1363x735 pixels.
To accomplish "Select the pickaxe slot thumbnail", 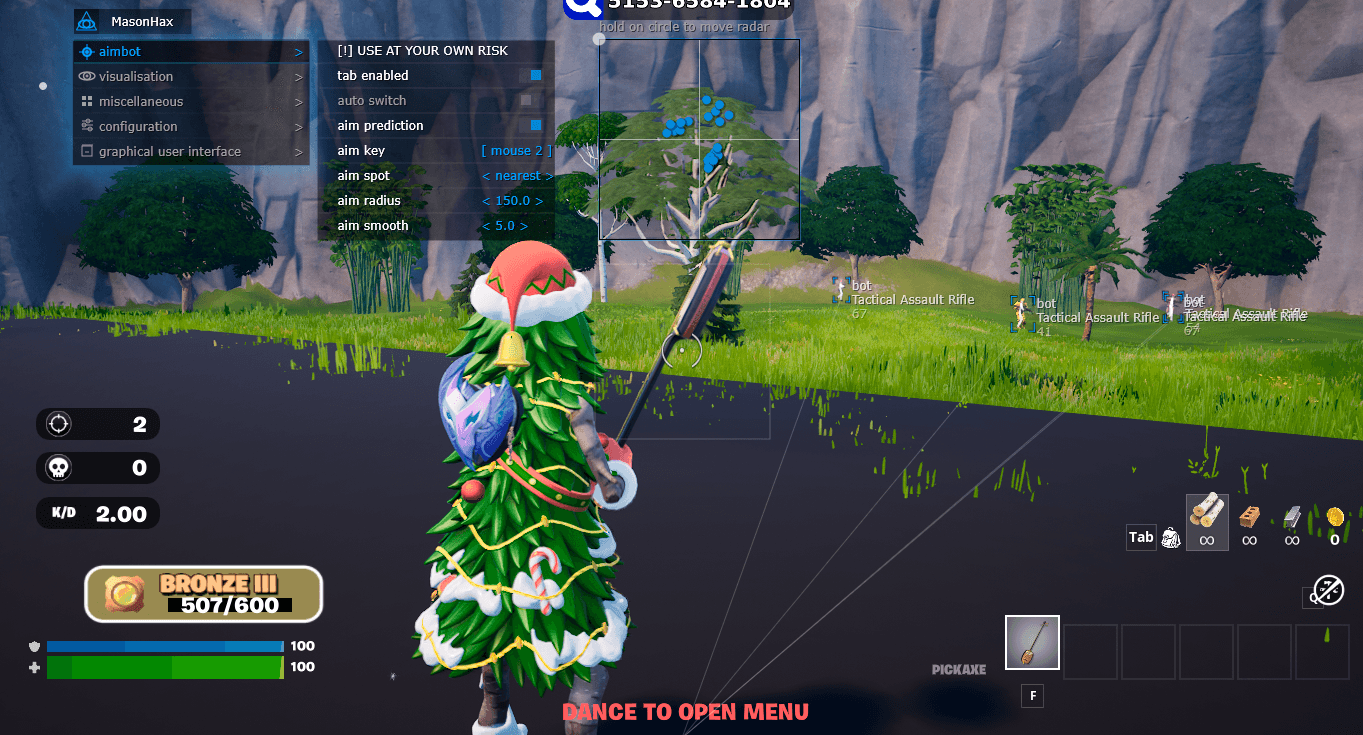I will [x=1032, y=642].
